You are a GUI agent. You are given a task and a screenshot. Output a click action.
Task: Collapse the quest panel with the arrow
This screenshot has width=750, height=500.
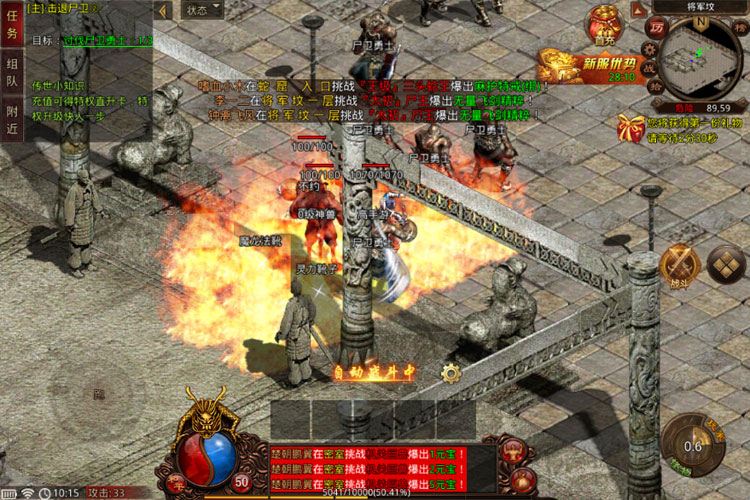click(x=163, y=10)
